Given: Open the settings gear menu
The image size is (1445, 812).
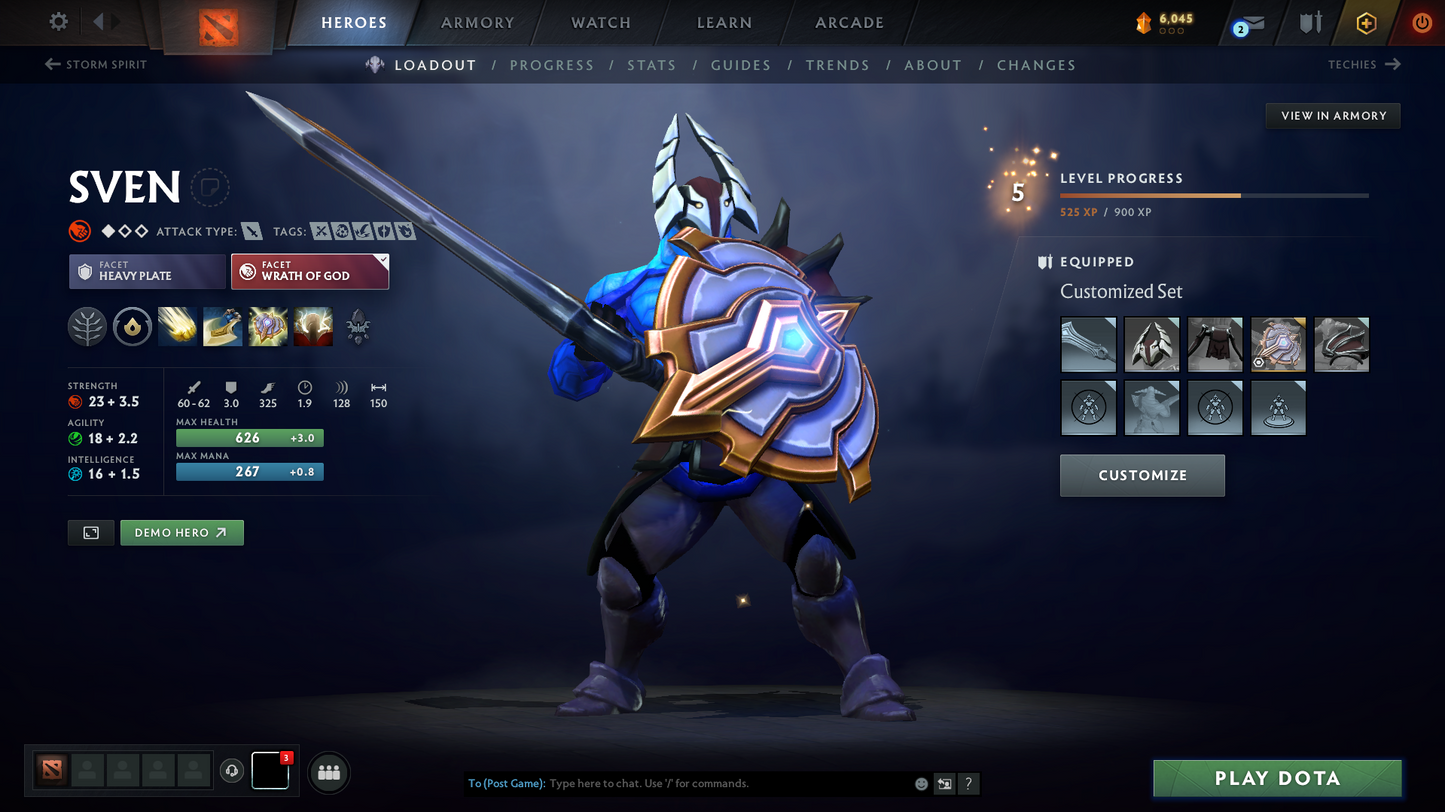Looking at the screenshot, I should click(59, 21).
